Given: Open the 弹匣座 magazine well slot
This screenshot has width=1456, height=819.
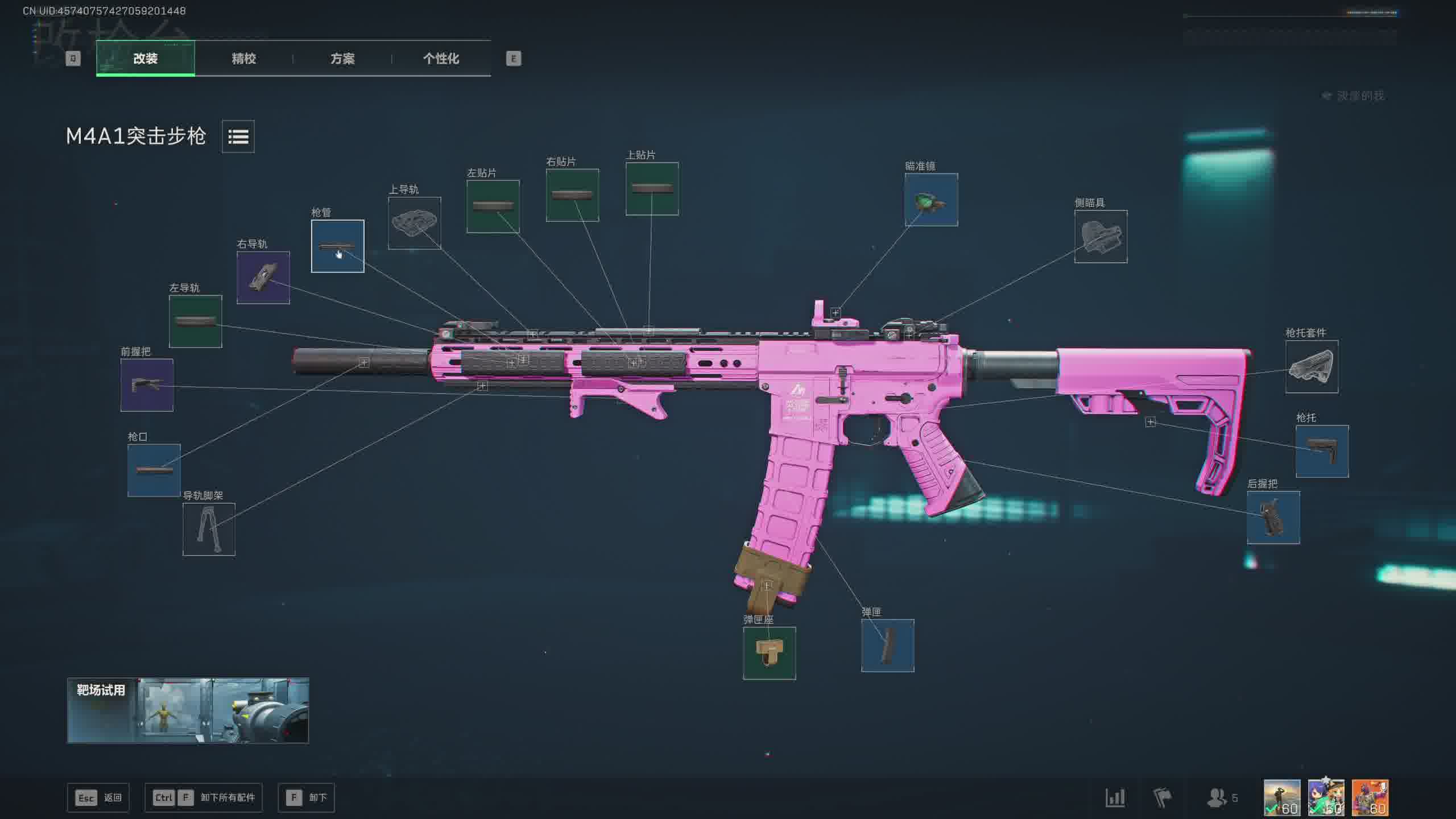Looking at the screenshot, I should pos(769,653).
